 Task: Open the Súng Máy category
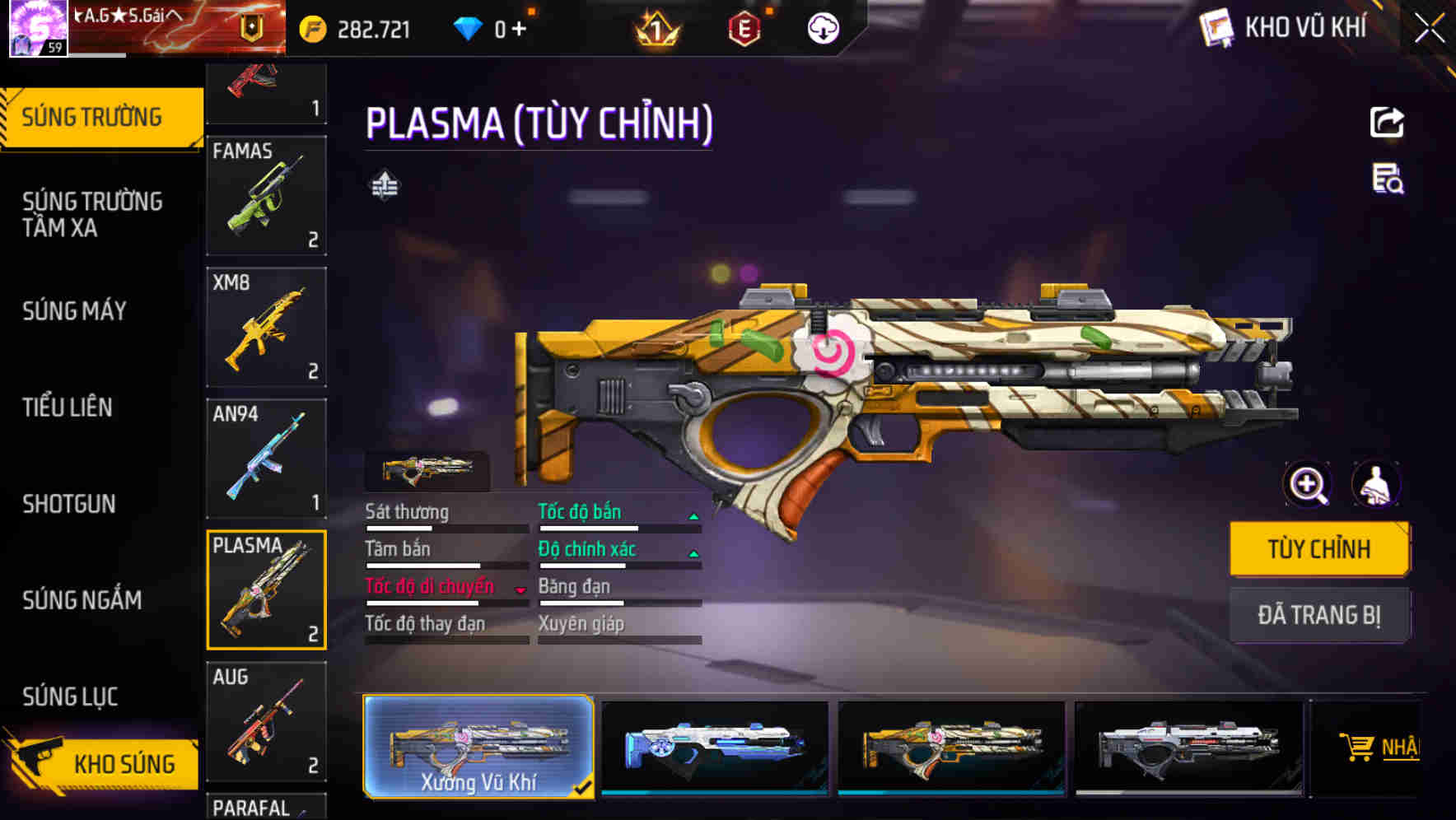pyautogui.click(x=74, y=311)
